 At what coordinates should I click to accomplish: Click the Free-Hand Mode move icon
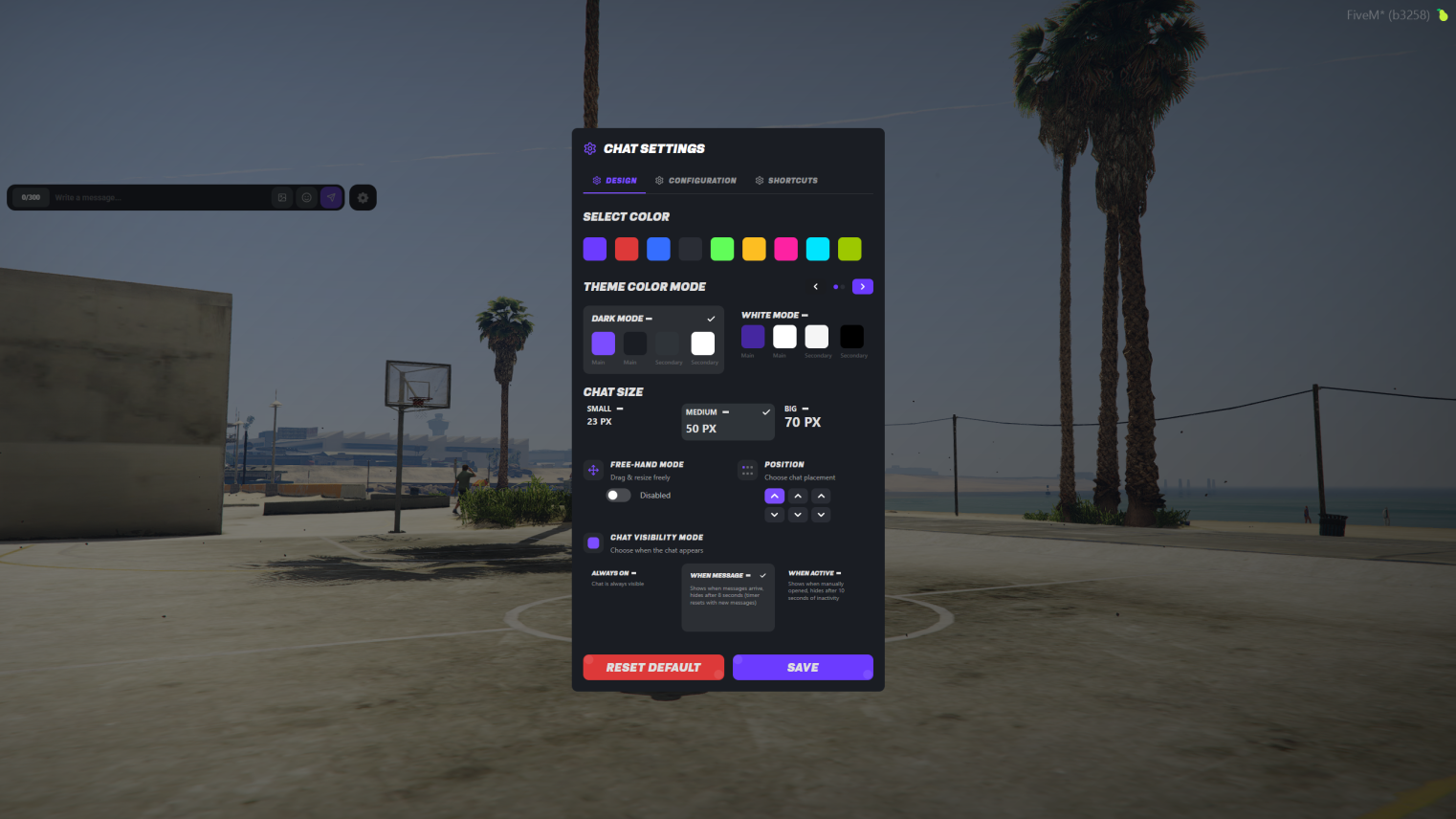click(x=593, y=470)
